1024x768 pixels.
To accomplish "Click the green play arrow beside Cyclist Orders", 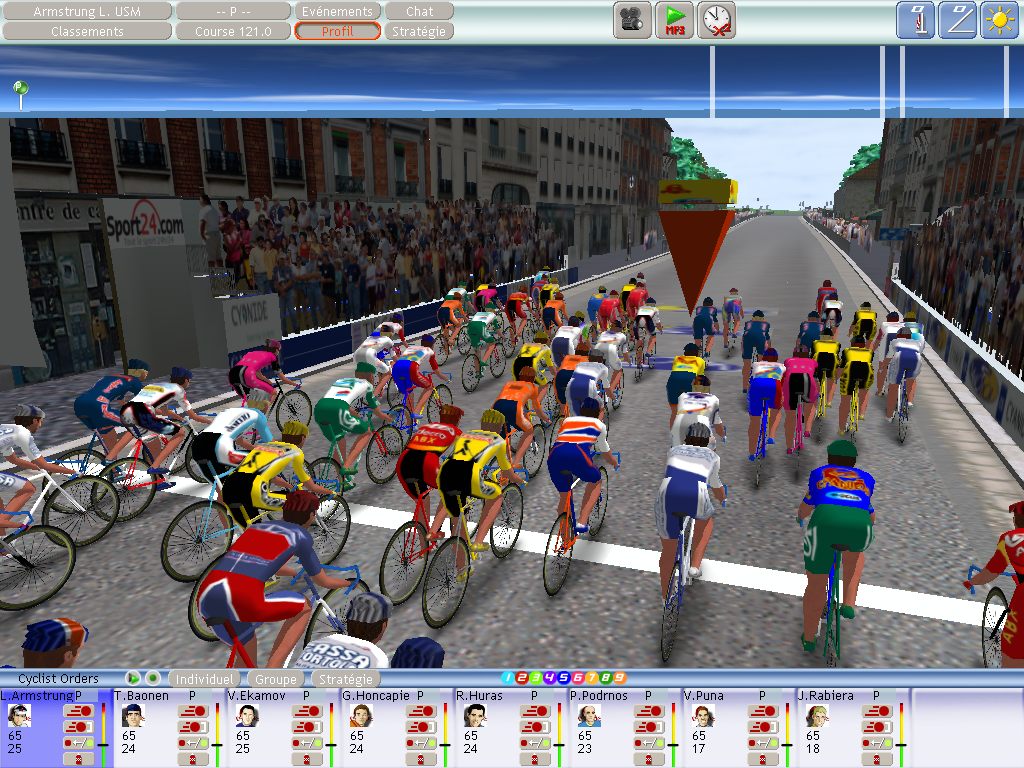I will click(133, 678).
